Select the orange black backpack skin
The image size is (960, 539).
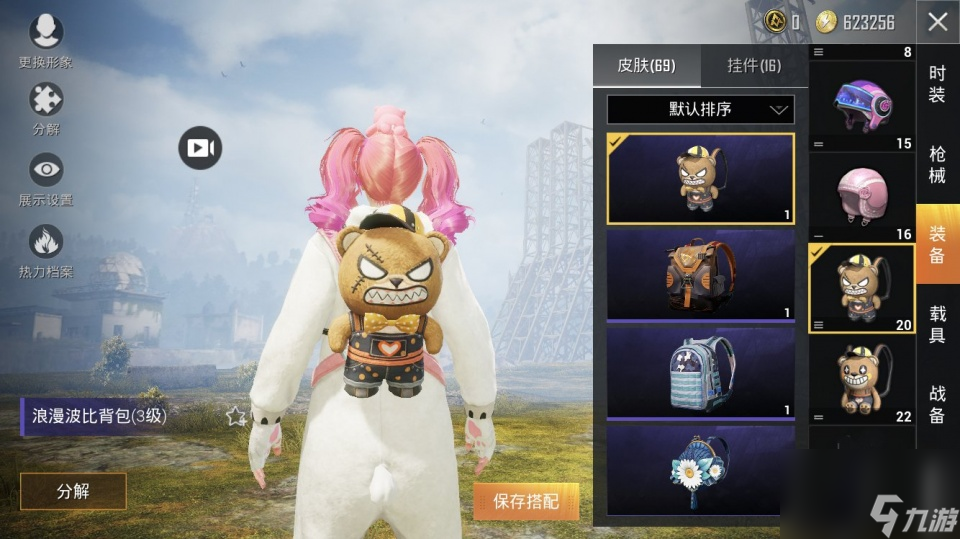point(700,274)
